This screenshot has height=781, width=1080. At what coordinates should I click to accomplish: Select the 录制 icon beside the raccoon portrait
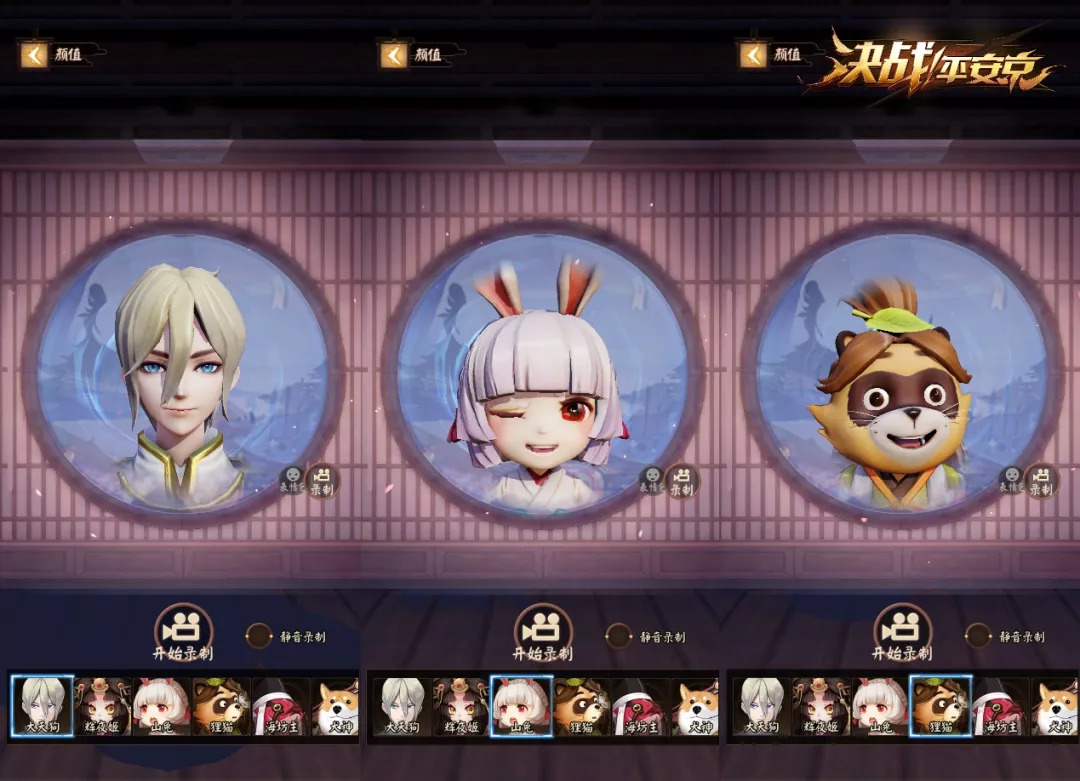pos(1041,481)
